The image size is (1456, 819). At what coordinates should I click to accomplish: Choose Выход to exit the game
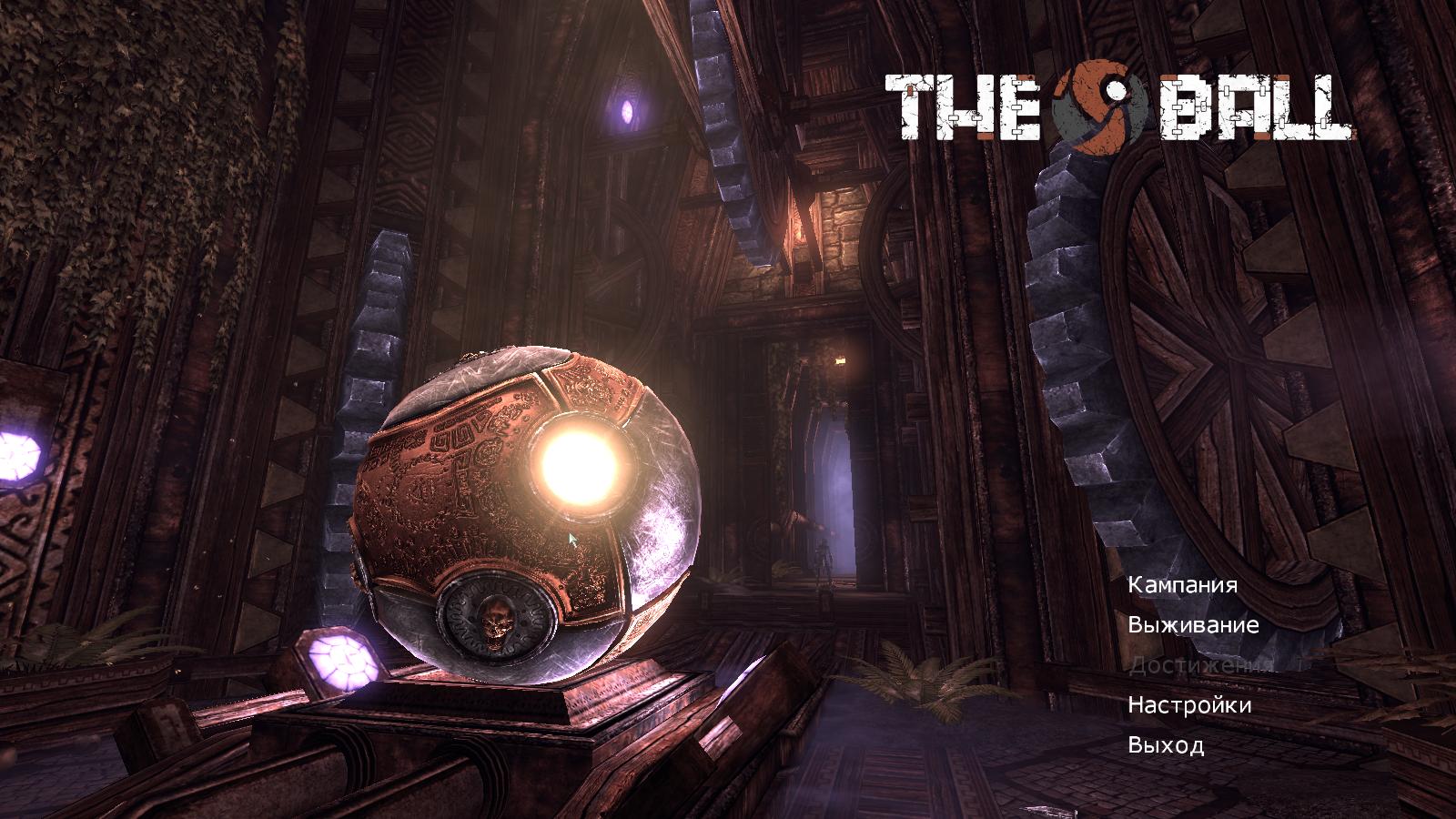click(1166, 745)
